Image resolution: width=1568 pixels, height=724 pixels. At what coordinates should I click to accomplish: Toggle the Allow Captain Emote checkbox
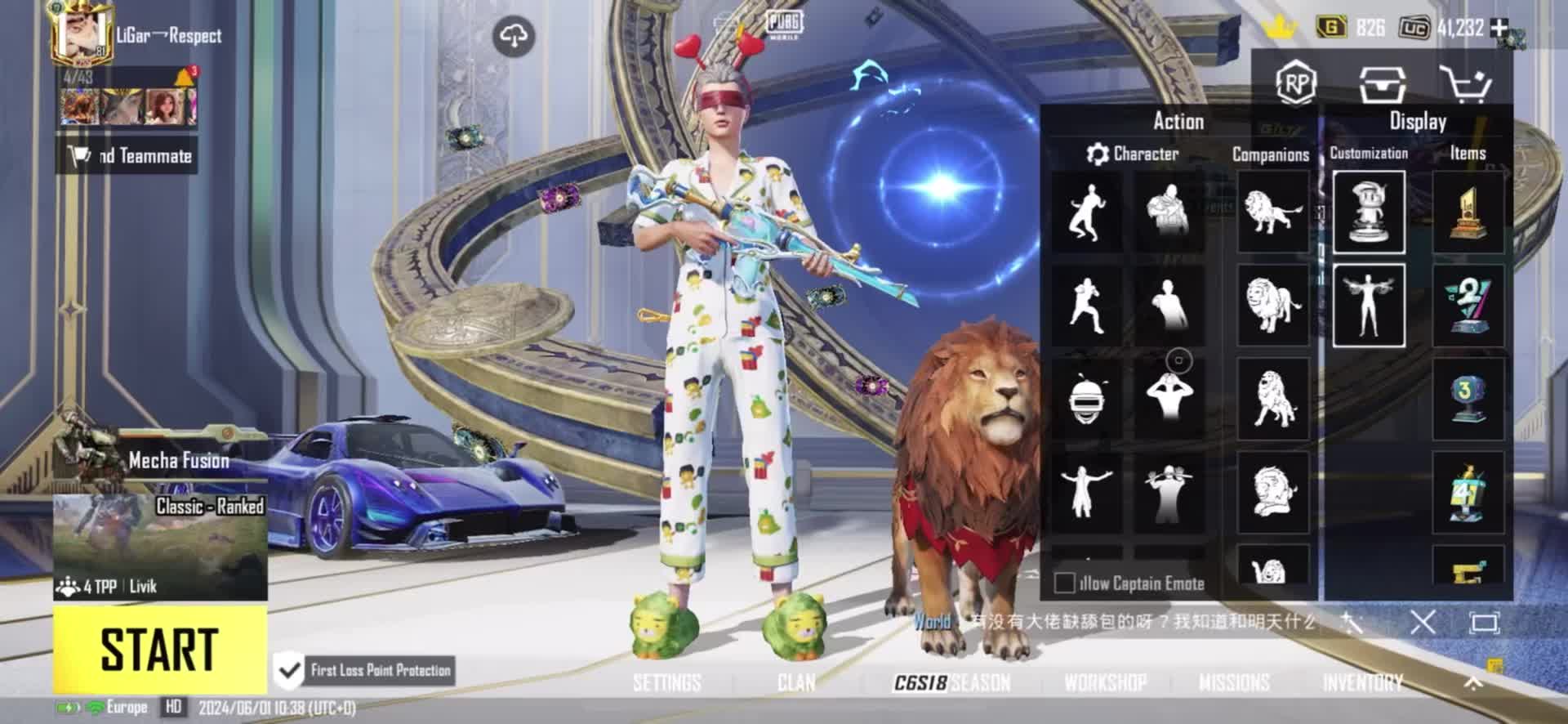[x=1064, y=583]
